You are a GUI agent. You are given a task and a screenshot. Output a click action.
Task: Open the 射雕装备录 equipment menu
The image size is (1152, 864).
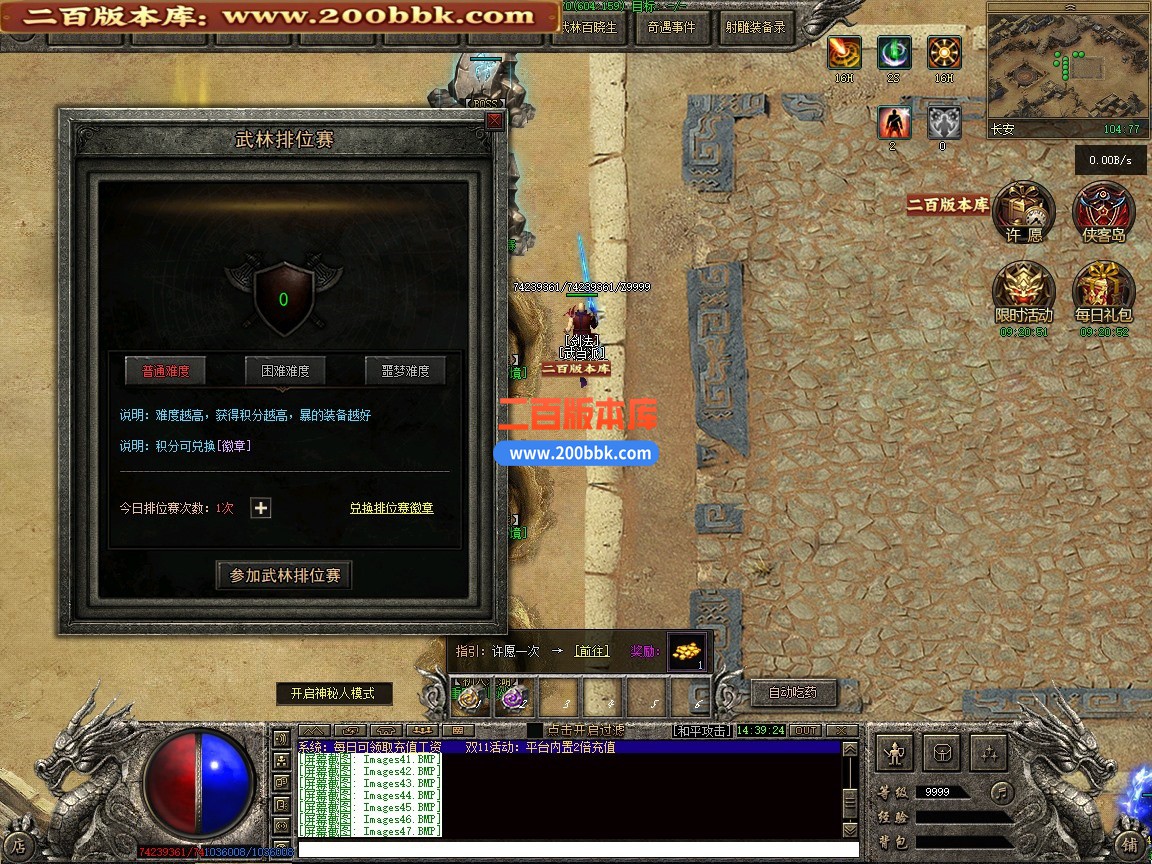tap(754, 28)
